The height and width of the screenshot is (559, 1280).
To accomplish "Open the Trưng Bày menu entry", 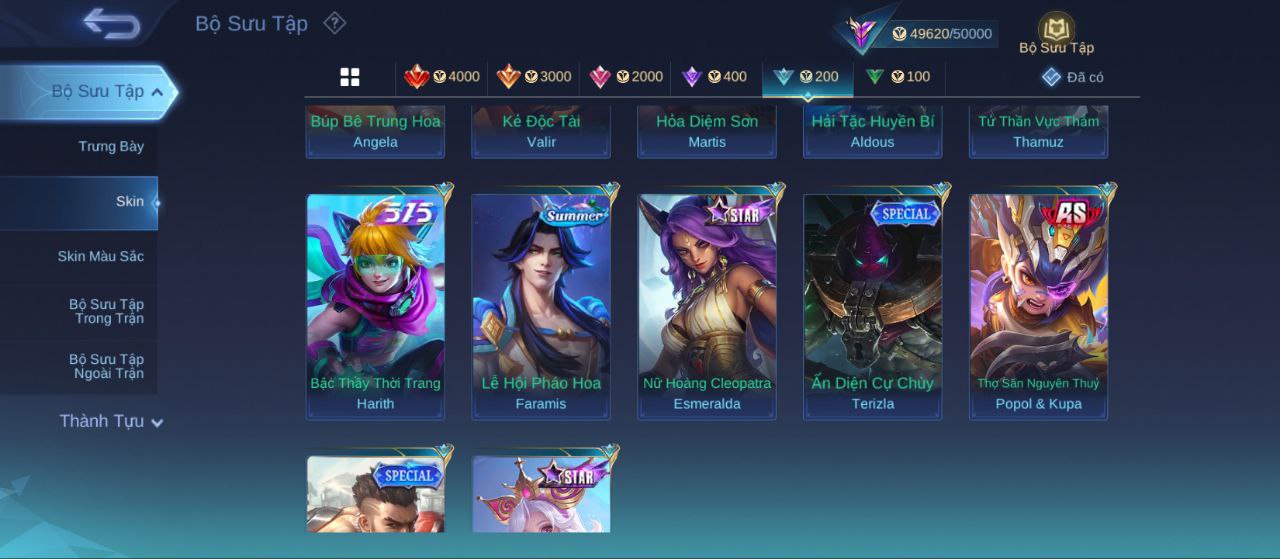I will click(111, 147).
